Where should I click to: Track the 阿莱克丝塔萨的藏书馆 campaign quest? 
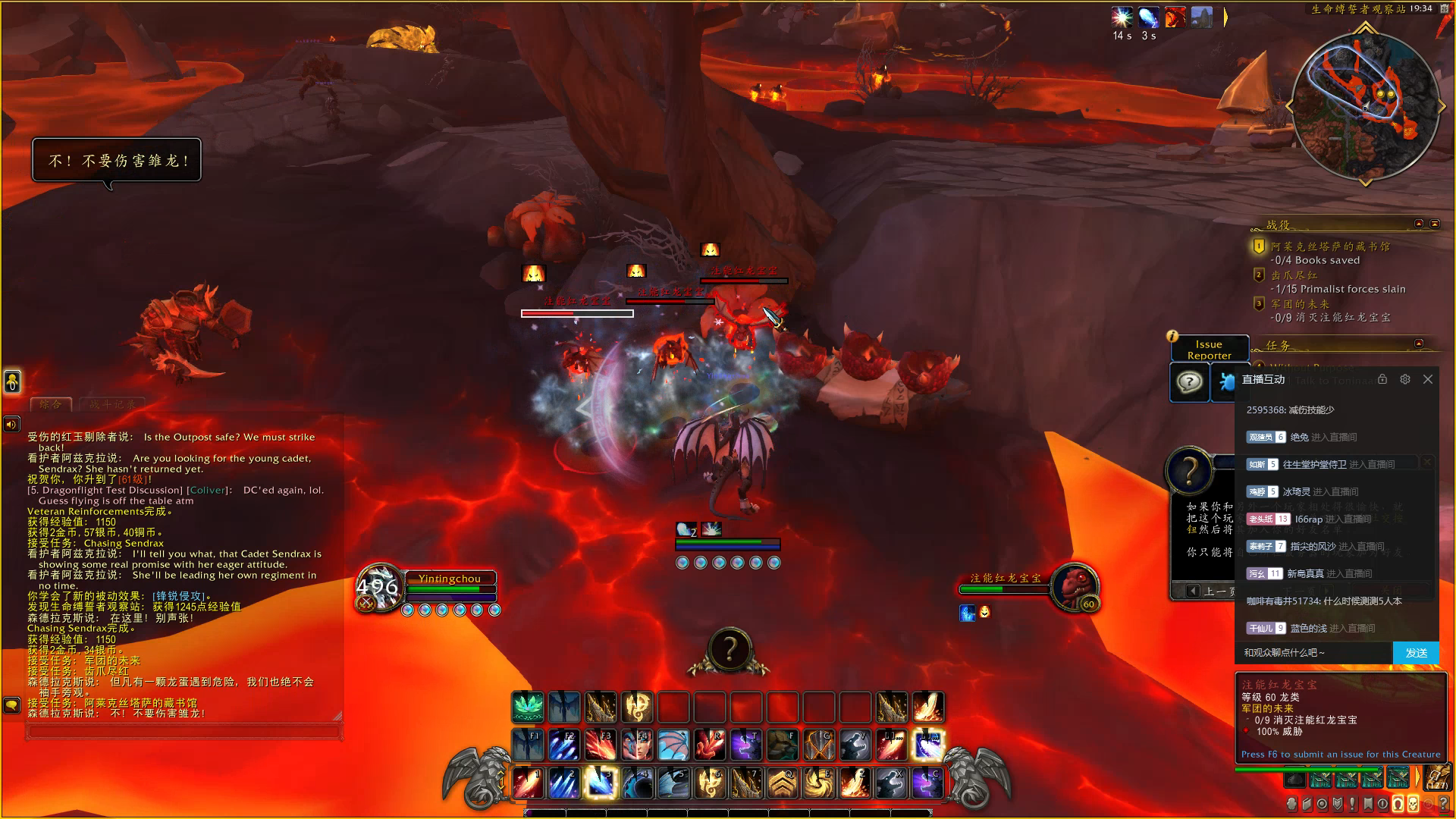tap(1330, 246)
